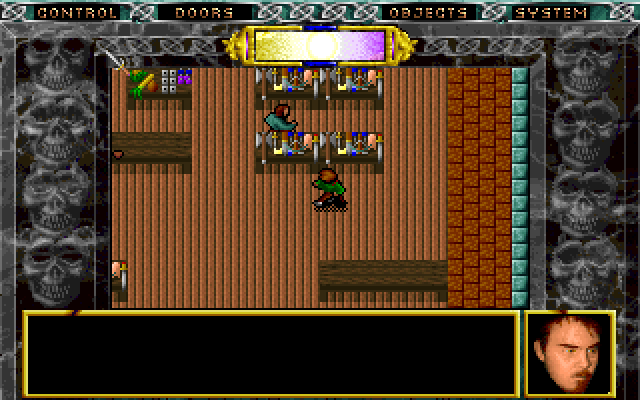Click the gold-framed day-night indicator
Viewport: 640px width, 400px height.
(x=318, y=45)
